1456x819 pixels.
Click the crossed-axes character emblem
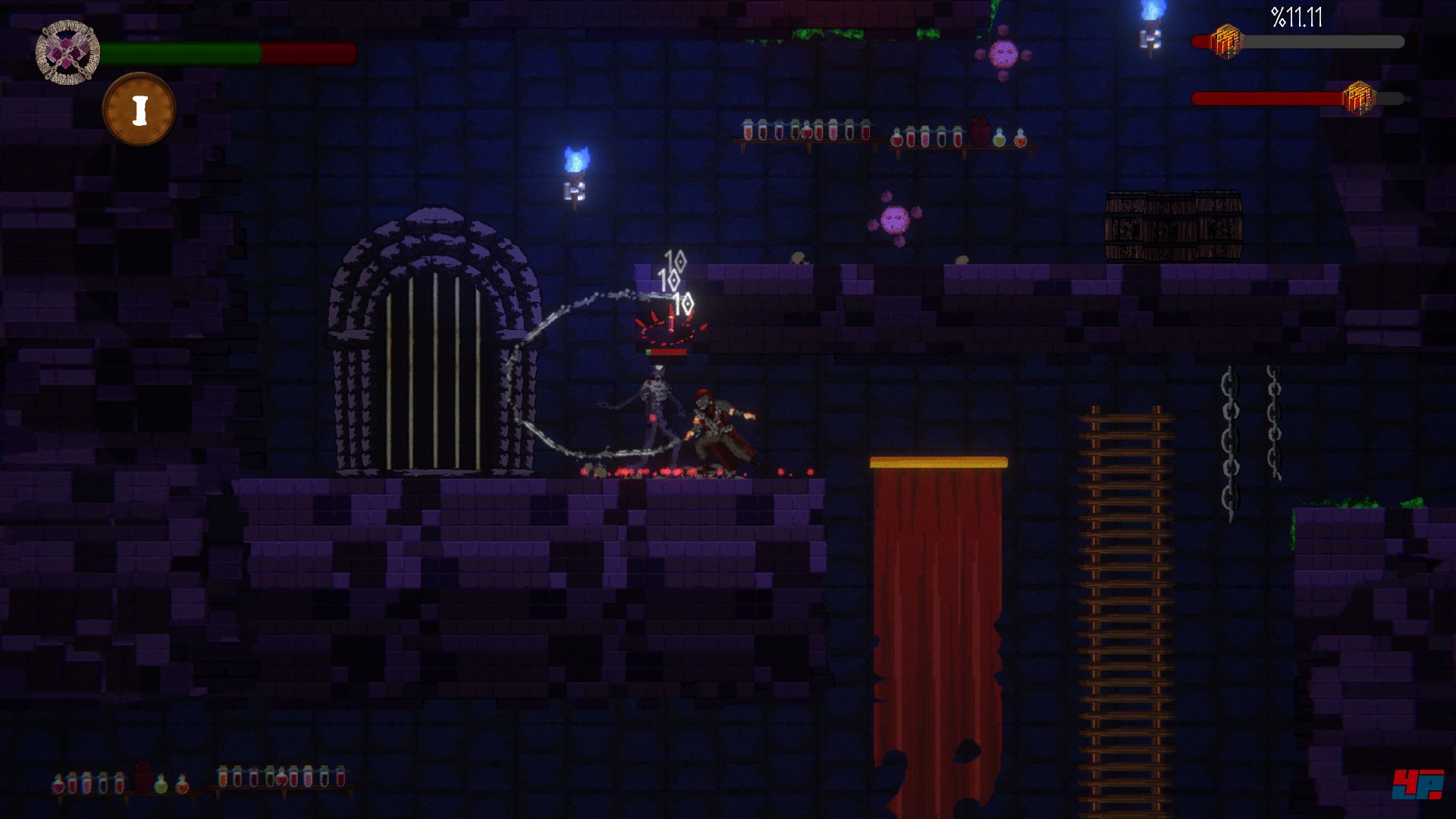[x=67, y=52]
